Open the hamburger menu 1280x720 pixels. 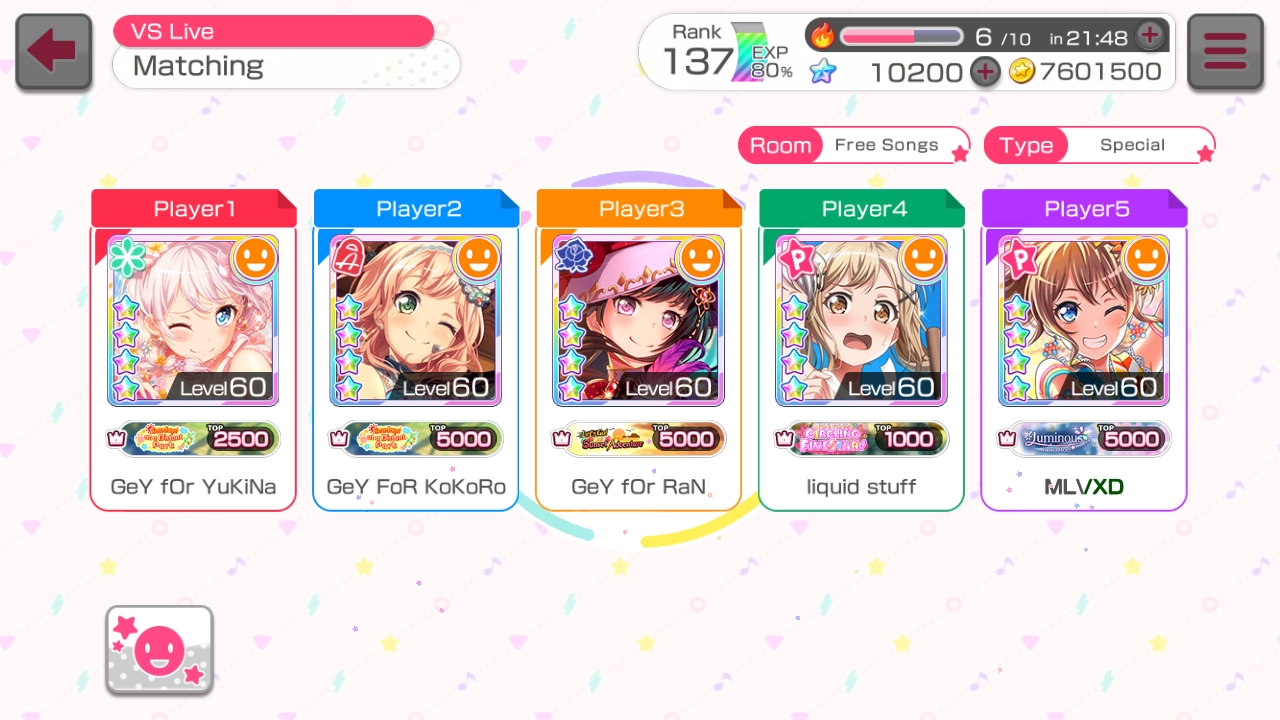pos(1225,52)
